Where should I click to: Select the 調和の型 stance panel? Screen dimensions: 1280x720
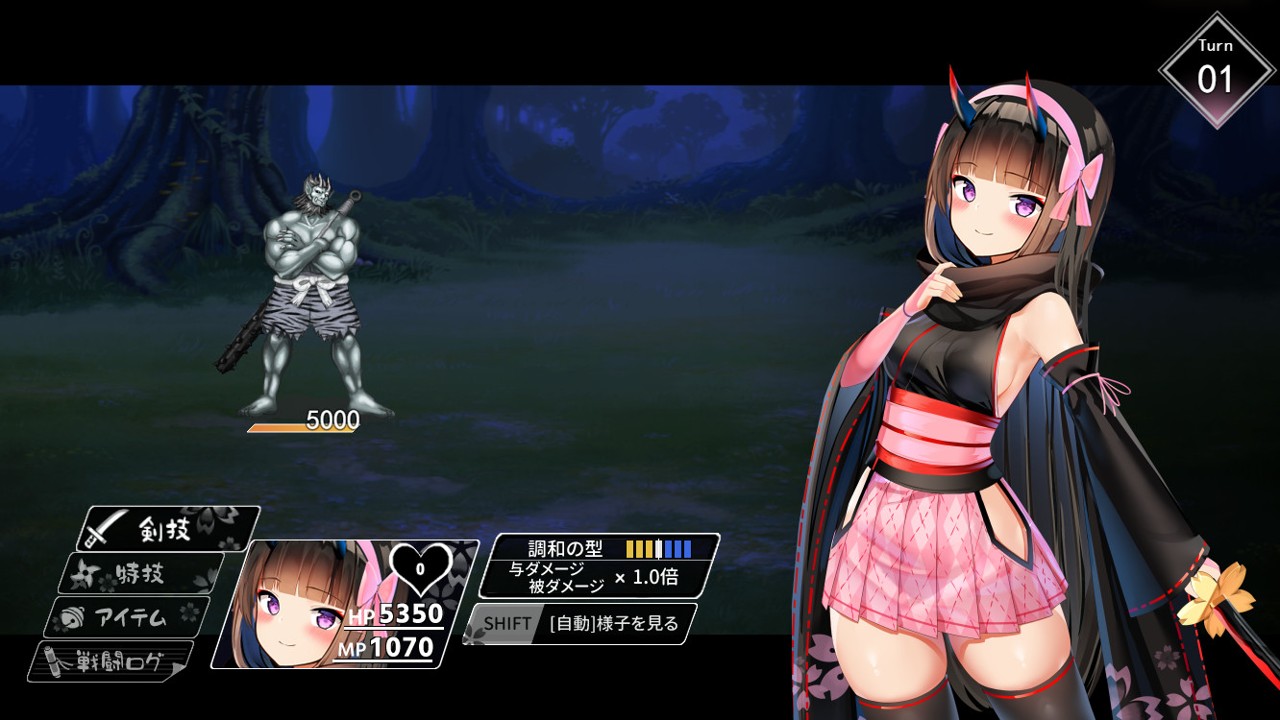[598, 565]
